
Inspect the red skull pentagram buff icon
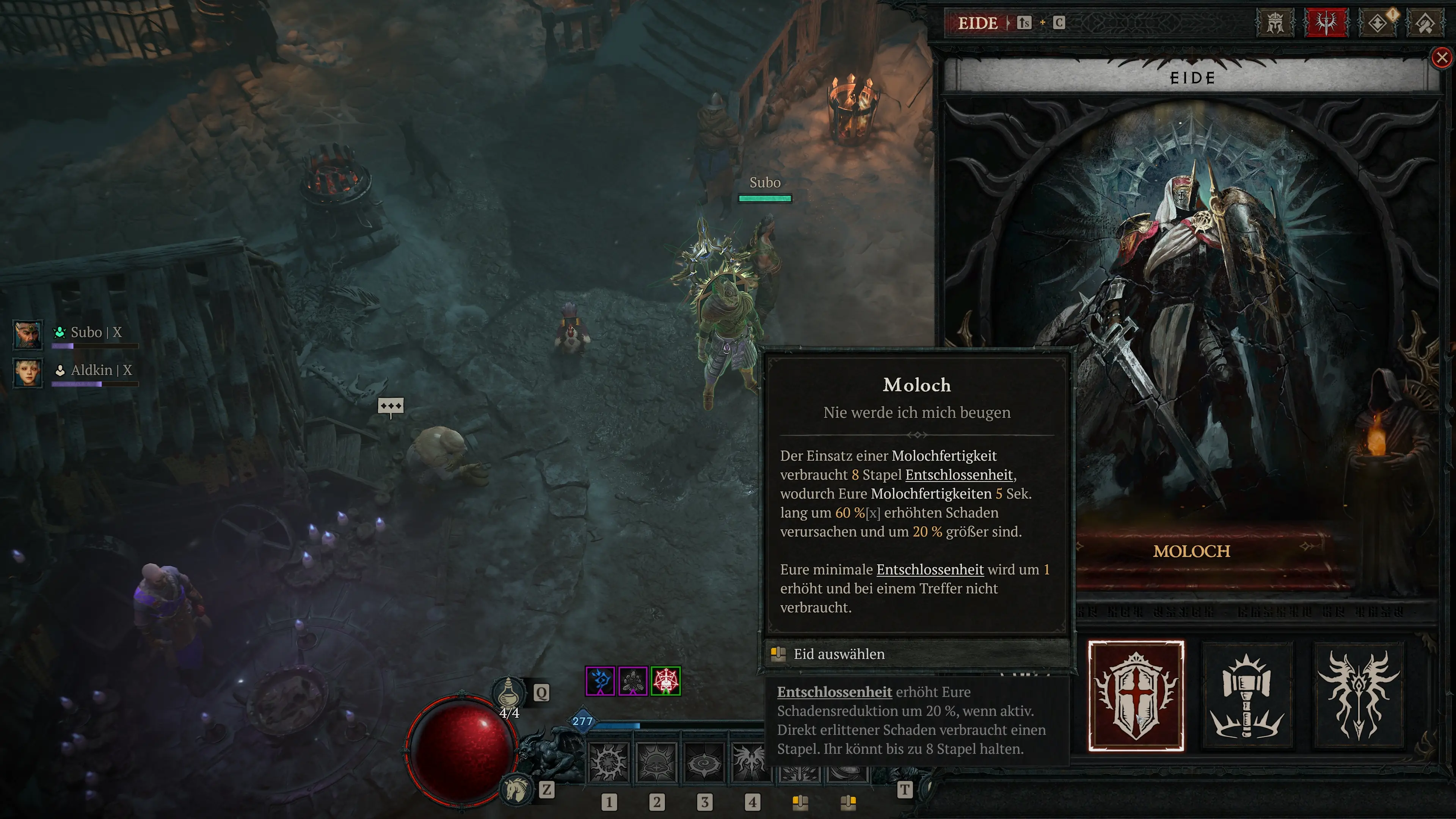pyautogui.click(x=665, y=681)
